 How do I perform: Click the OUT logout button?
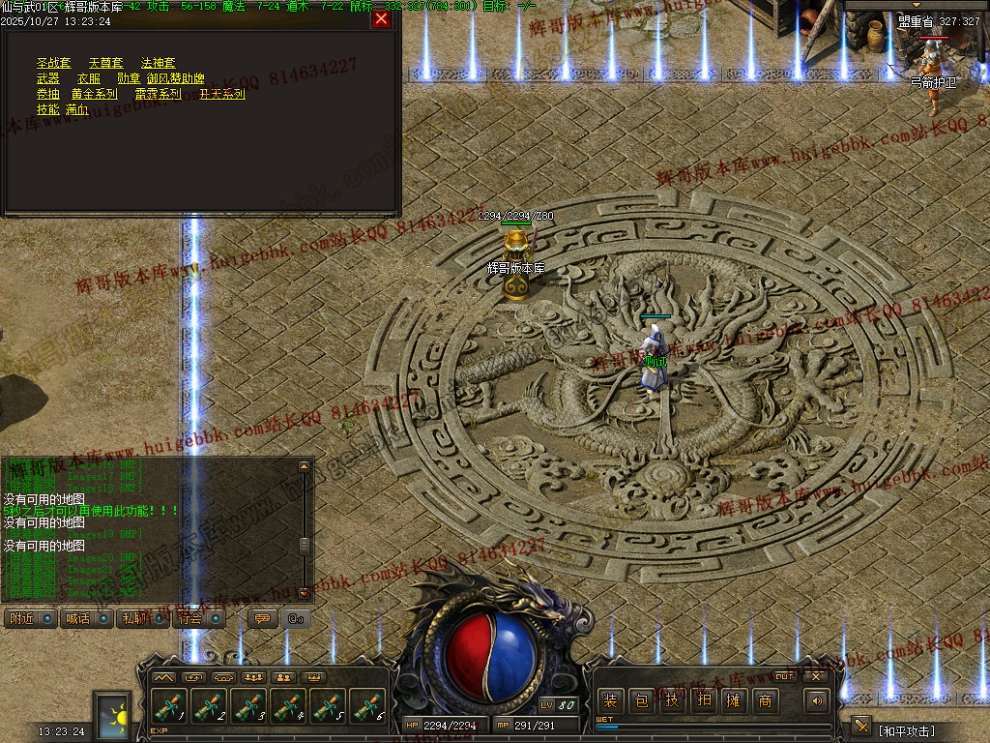784,676
